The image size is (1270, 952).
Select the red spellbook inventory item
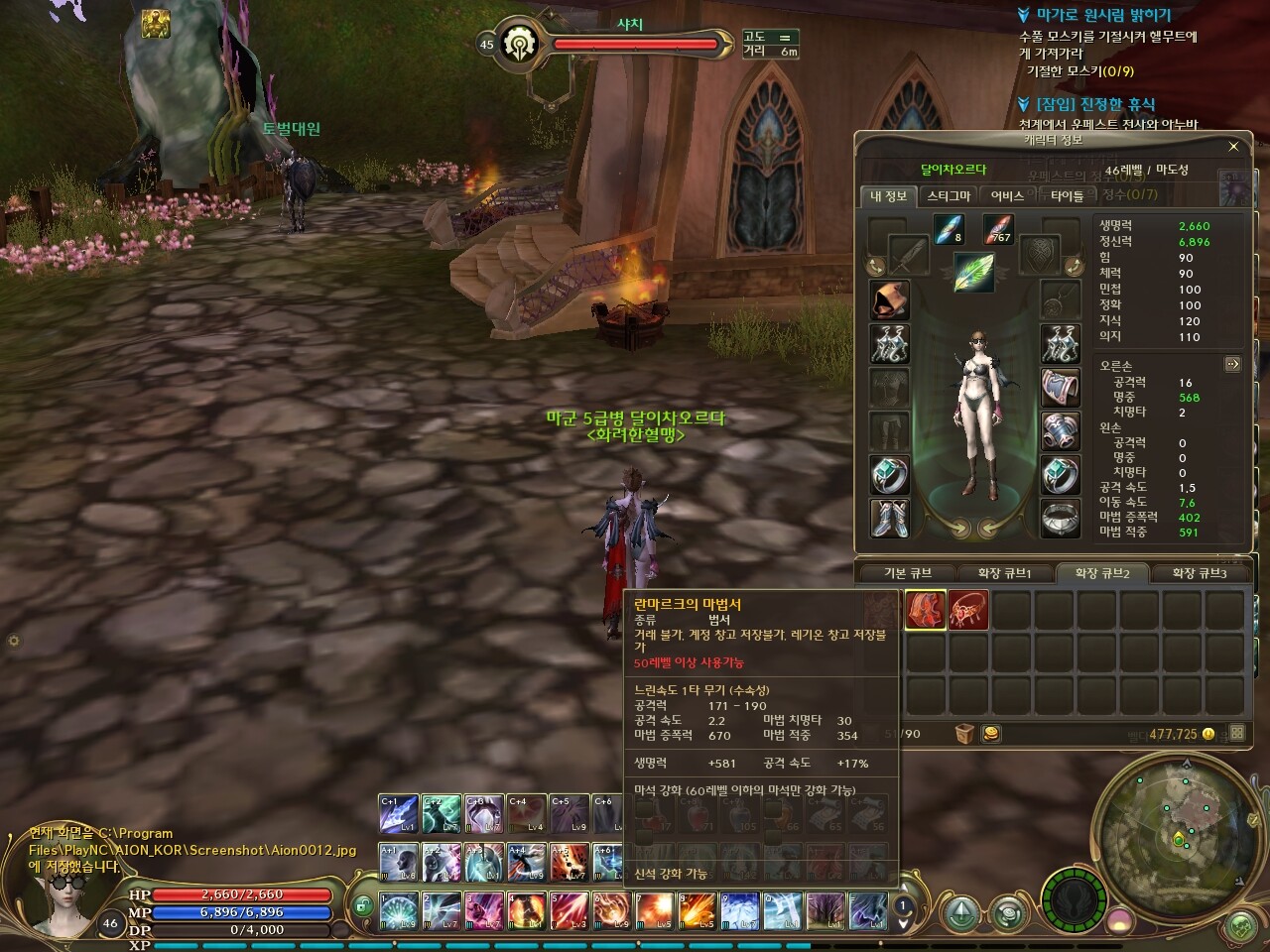pyautogui.click(x=926, y=611)
